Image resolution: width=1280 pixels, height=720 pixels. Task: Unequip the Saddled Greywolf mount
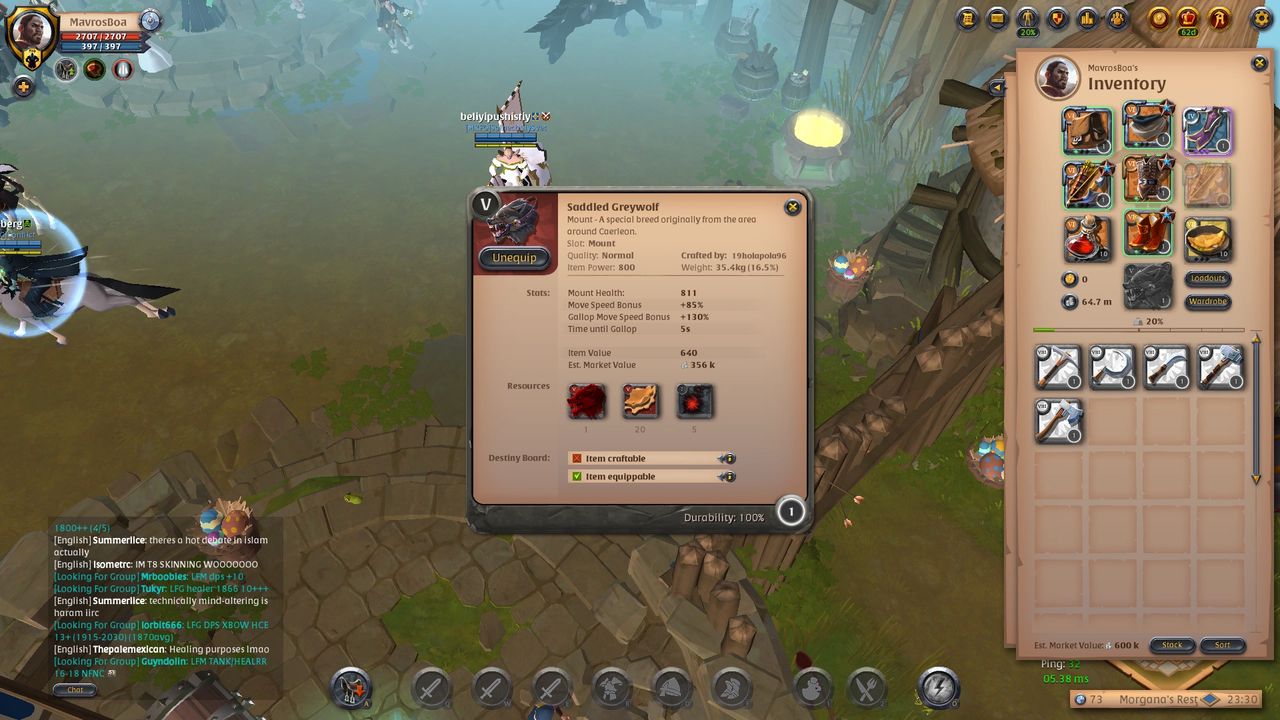[514, 257]
